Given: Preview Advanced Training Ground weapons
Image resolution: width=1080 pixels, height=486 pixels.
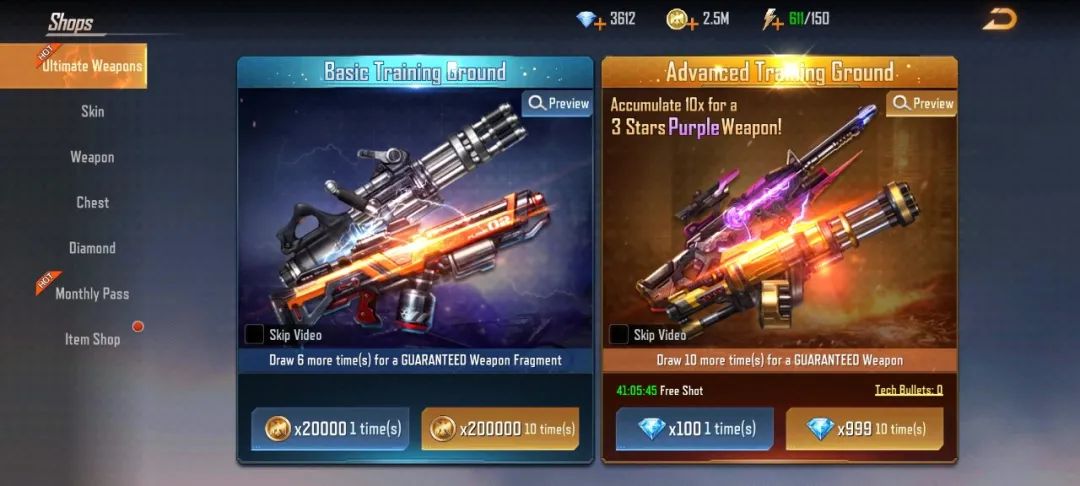Looking at the screenshot, I should [922, 104].
